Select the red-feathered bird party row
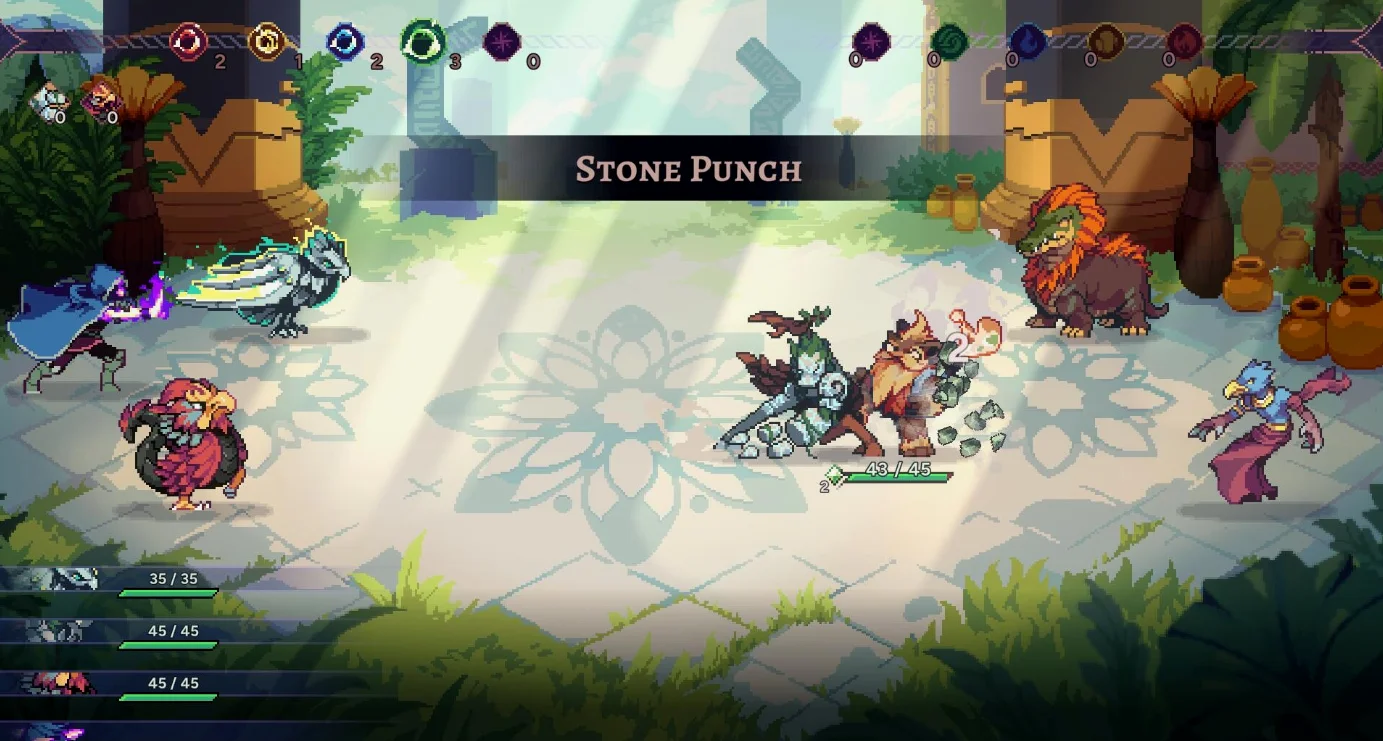This screenshot has width=1383, height=741. pos(110,685)
